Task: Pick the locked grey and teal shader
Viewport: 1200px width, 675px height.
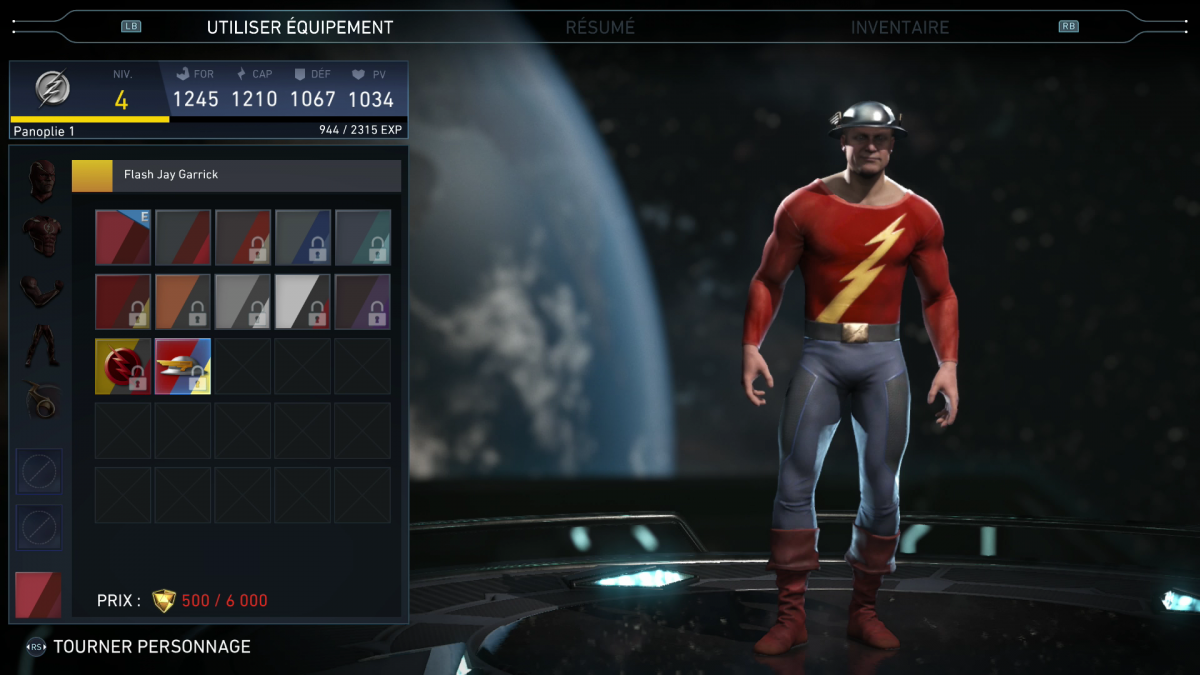Action: coord(363,237)
